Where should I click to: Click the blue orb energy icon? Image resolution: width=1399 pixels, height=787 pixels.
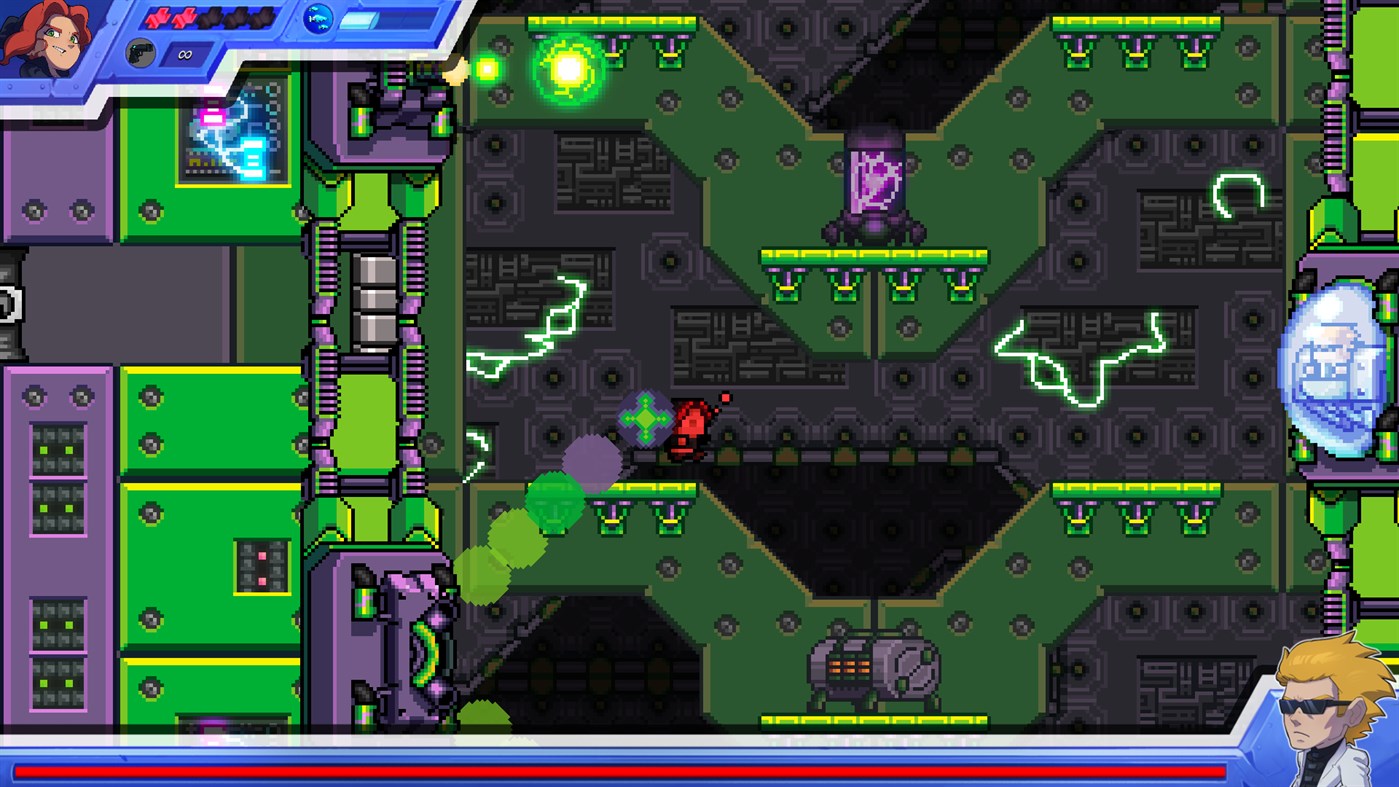point(316,19)
